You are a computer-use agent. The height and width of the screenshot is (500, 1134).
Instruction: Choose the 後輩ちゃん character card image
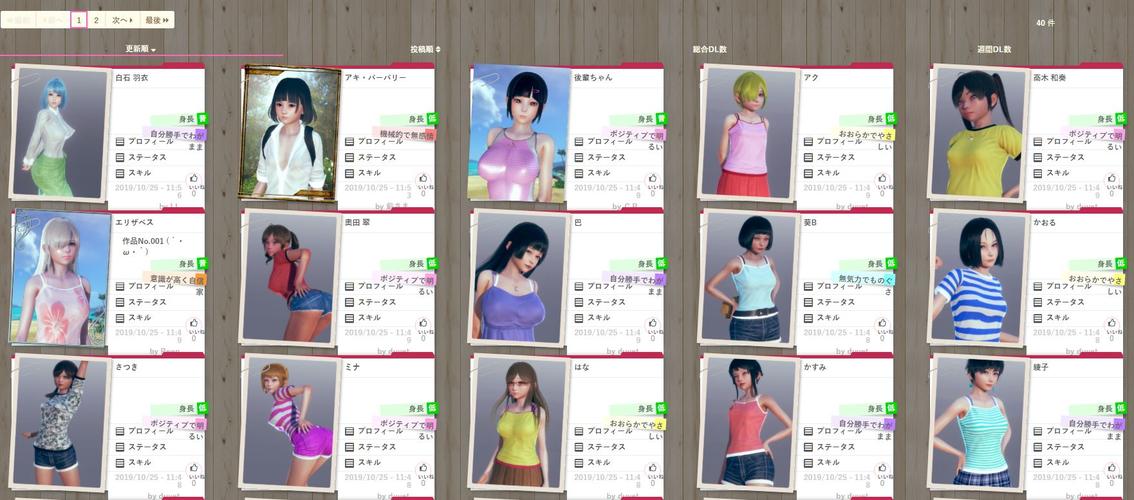(x=518, y=131)
